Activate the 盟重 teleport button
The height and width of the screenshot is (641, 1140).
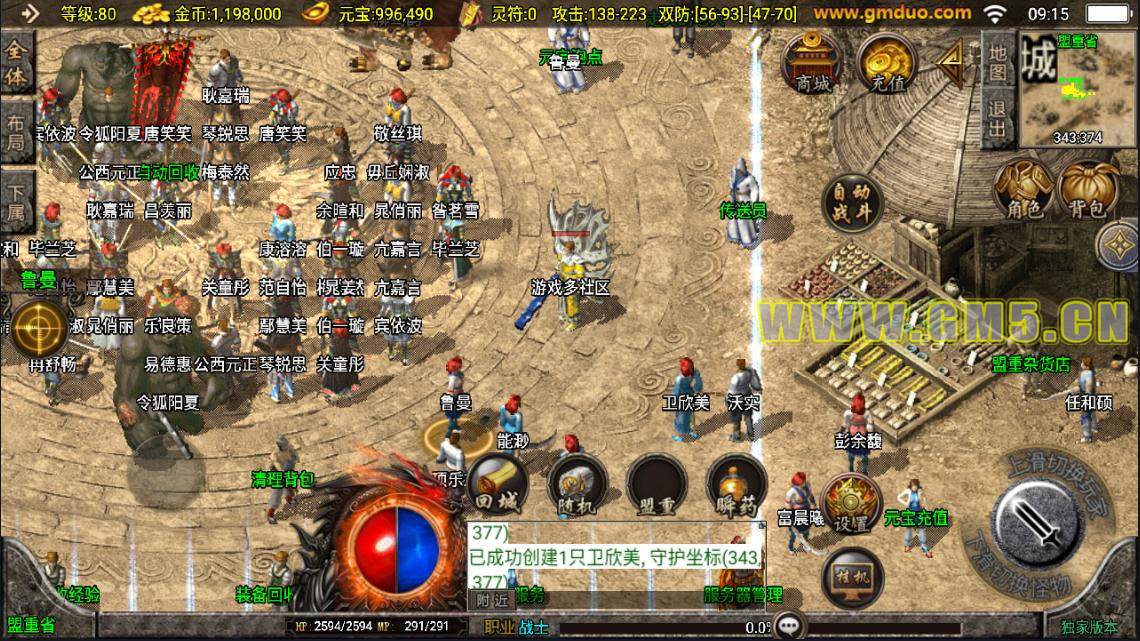point(656,485)
